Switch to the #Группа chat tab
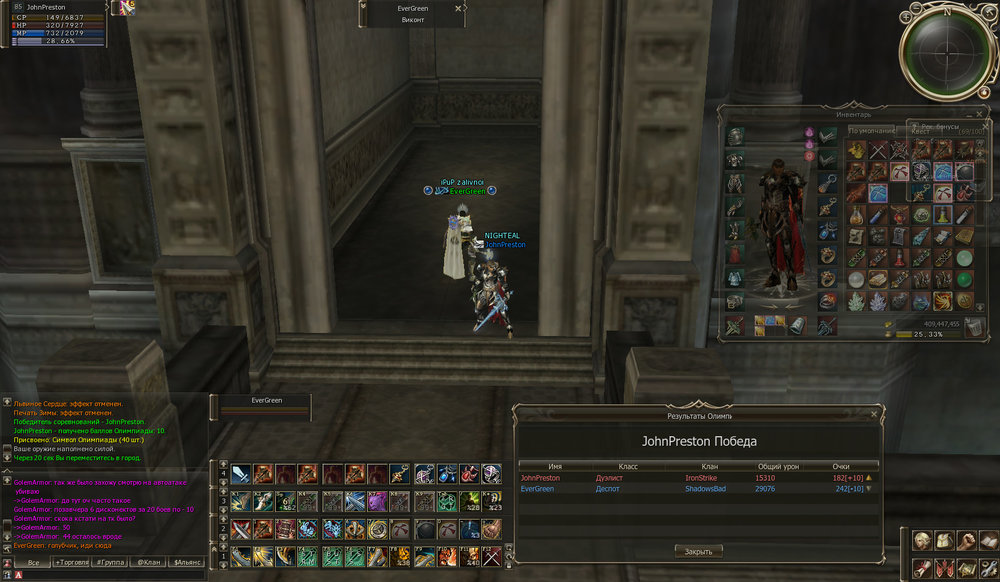 pyautogui.click(x=110, y=563)
